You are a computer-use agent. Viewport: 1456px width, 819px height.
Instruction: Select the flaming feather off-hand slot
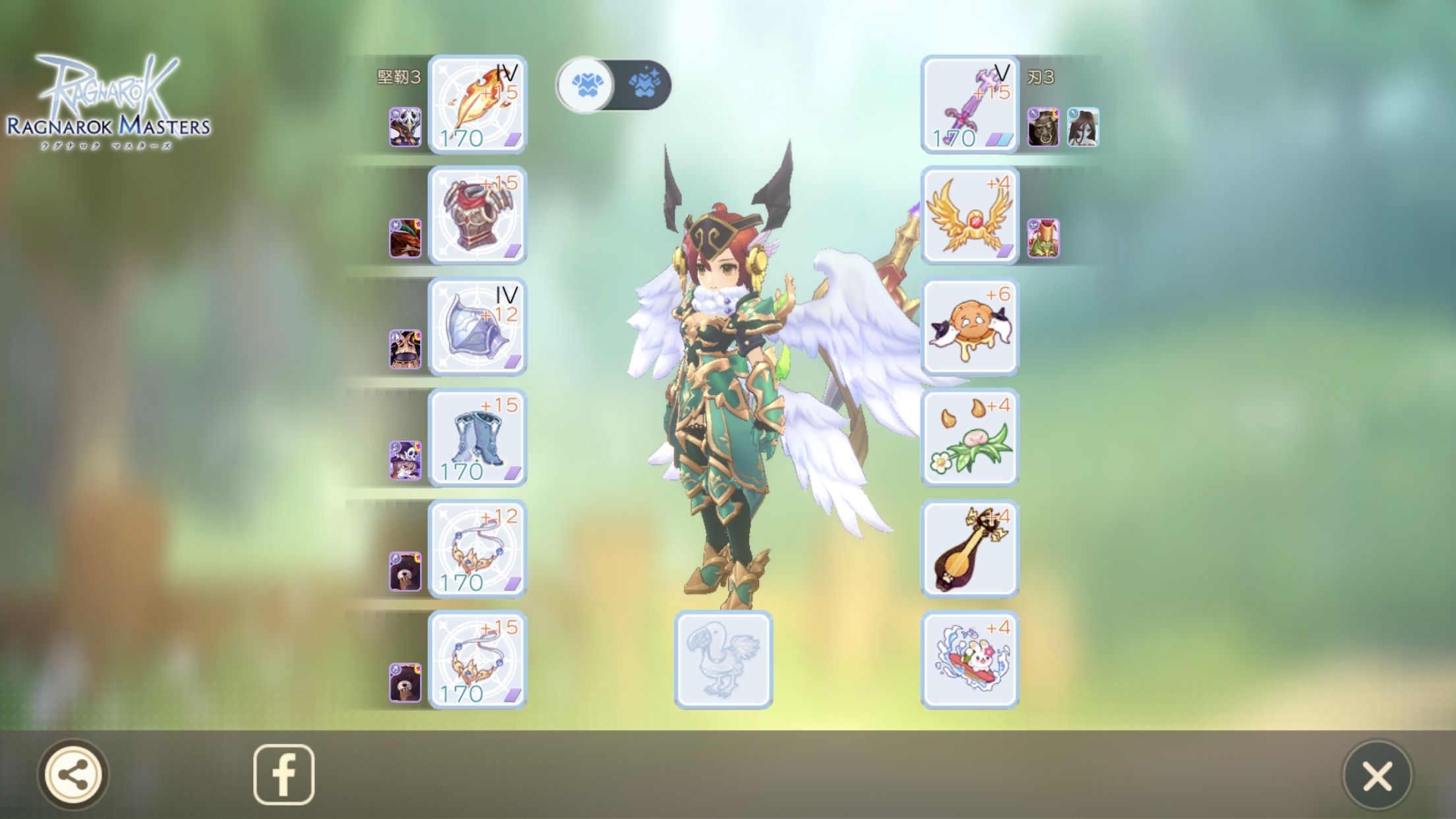[x=477, y=104]
